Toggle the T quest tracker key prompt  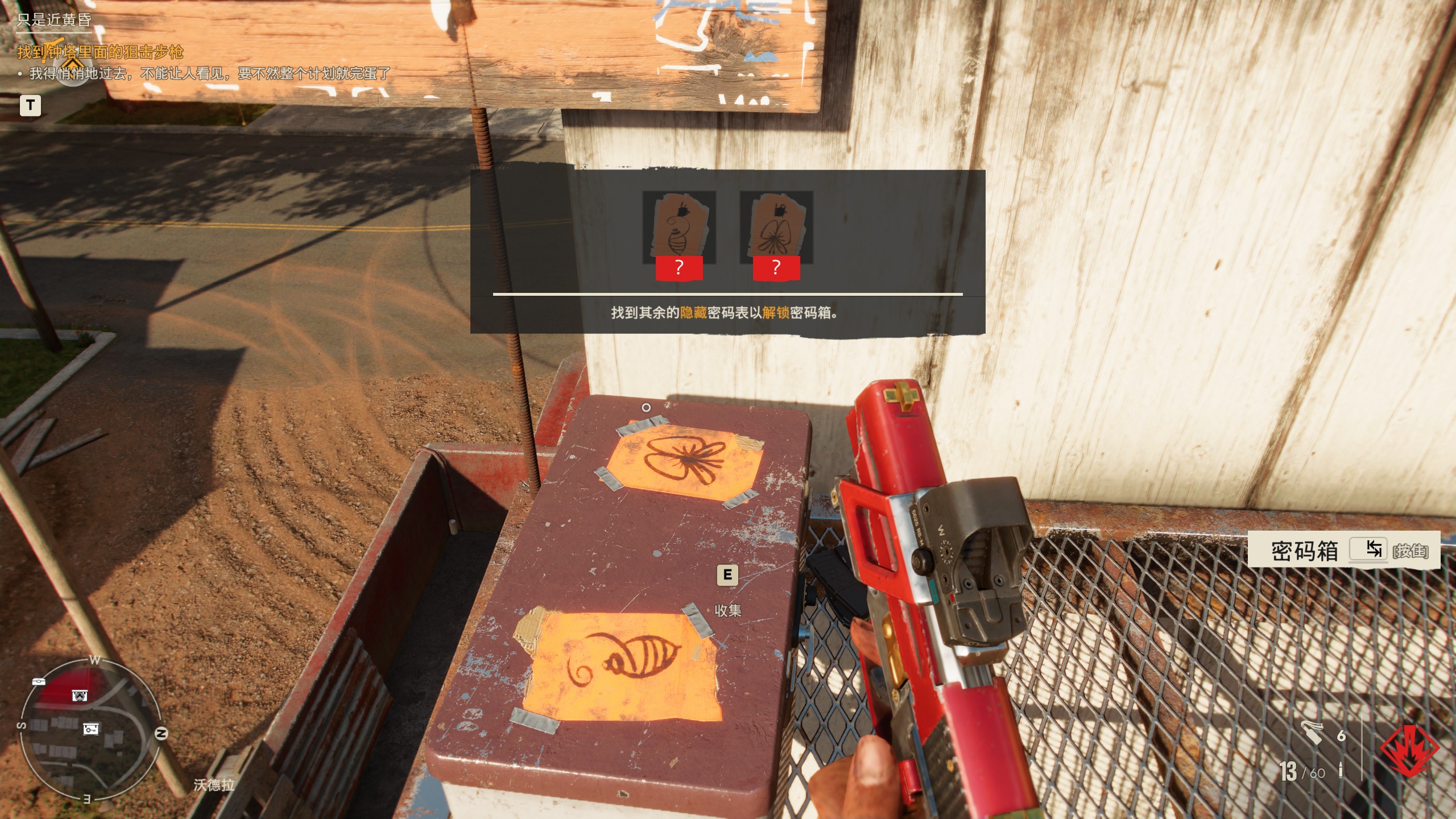pos(31,104)
